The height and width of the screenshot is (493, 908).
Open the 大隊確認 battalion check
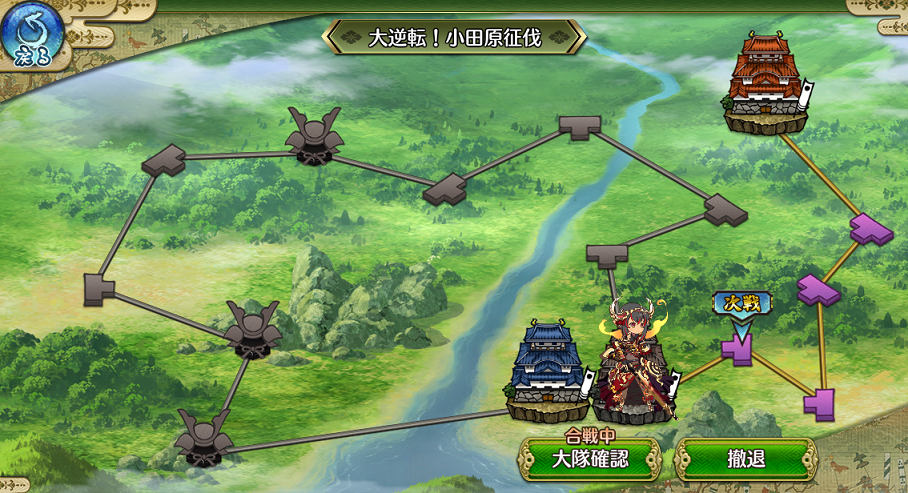pyautogui.click(x=590, y=460)
